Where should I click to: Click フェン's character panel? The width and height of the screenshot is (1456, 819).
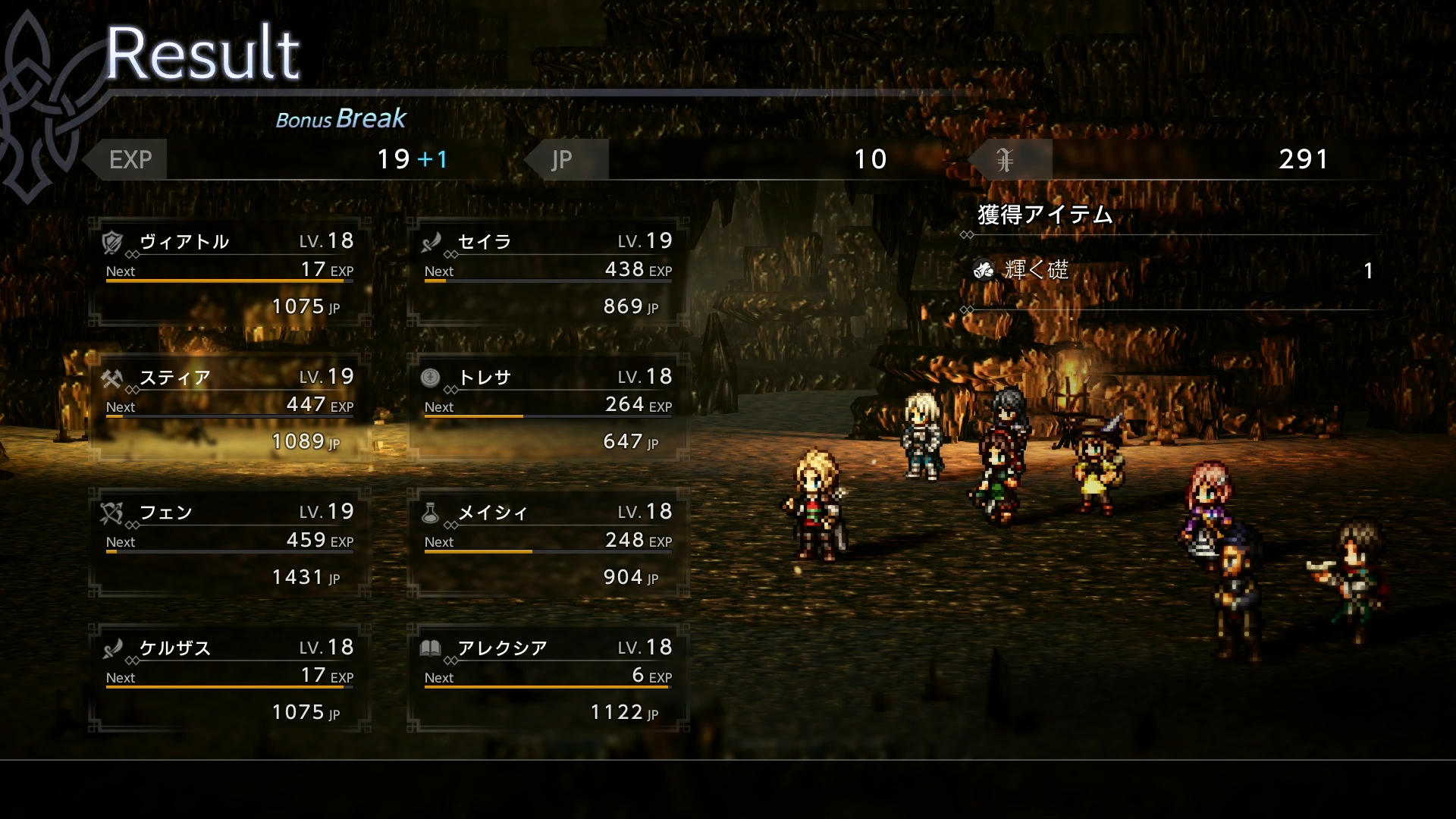pos(229,544)
